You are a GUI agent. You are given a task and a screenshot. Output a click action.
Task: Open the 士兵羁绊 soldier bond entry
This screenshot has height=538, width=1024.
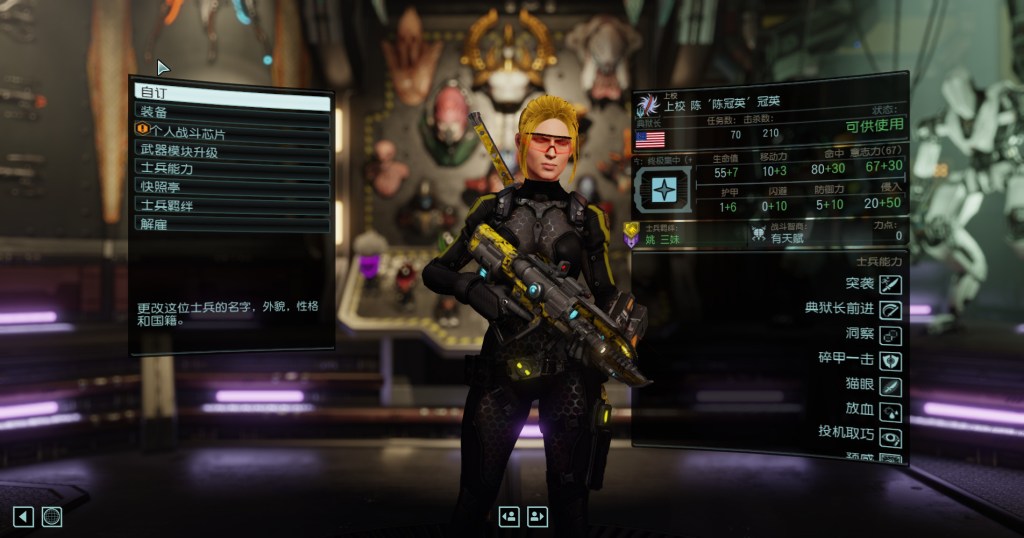tap(232, 205)
